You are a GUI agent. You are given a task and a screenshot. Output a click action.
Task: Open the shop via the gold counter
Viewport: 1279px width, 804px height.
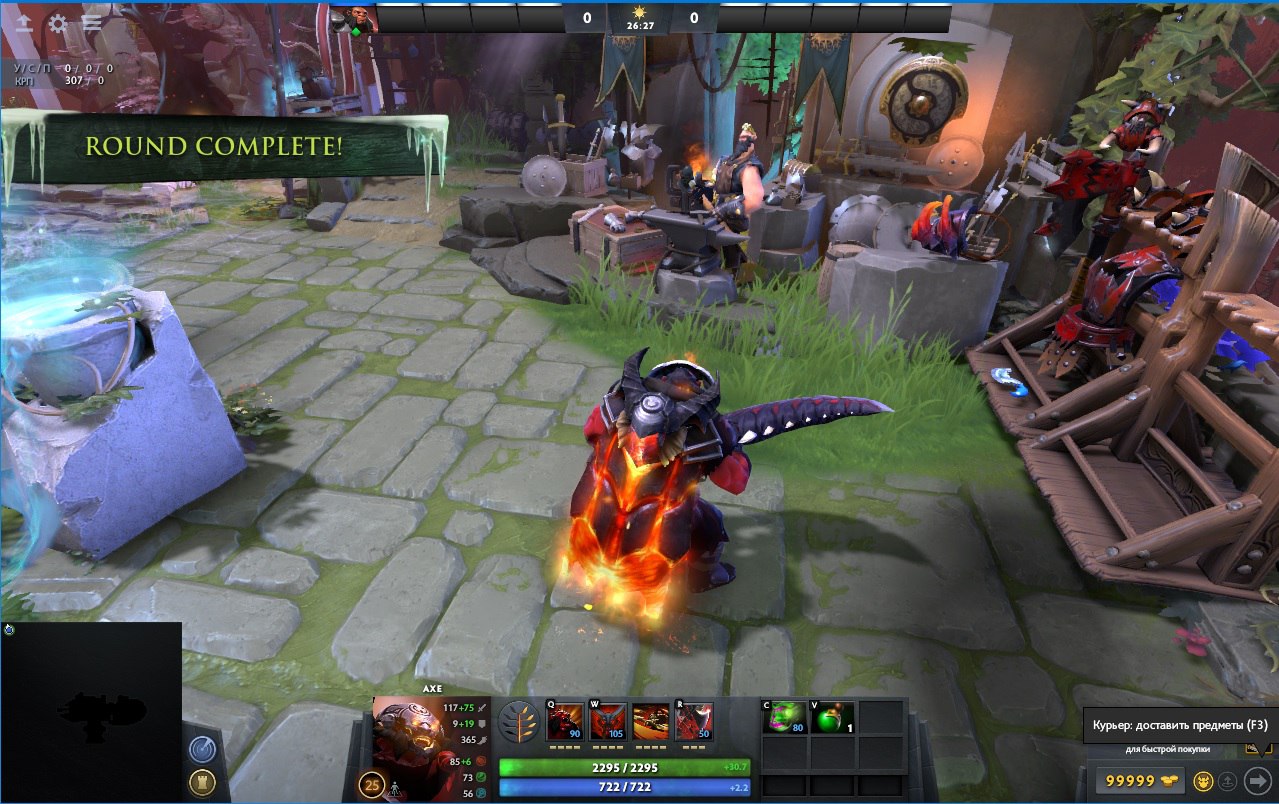click(x=1139, y=781)
